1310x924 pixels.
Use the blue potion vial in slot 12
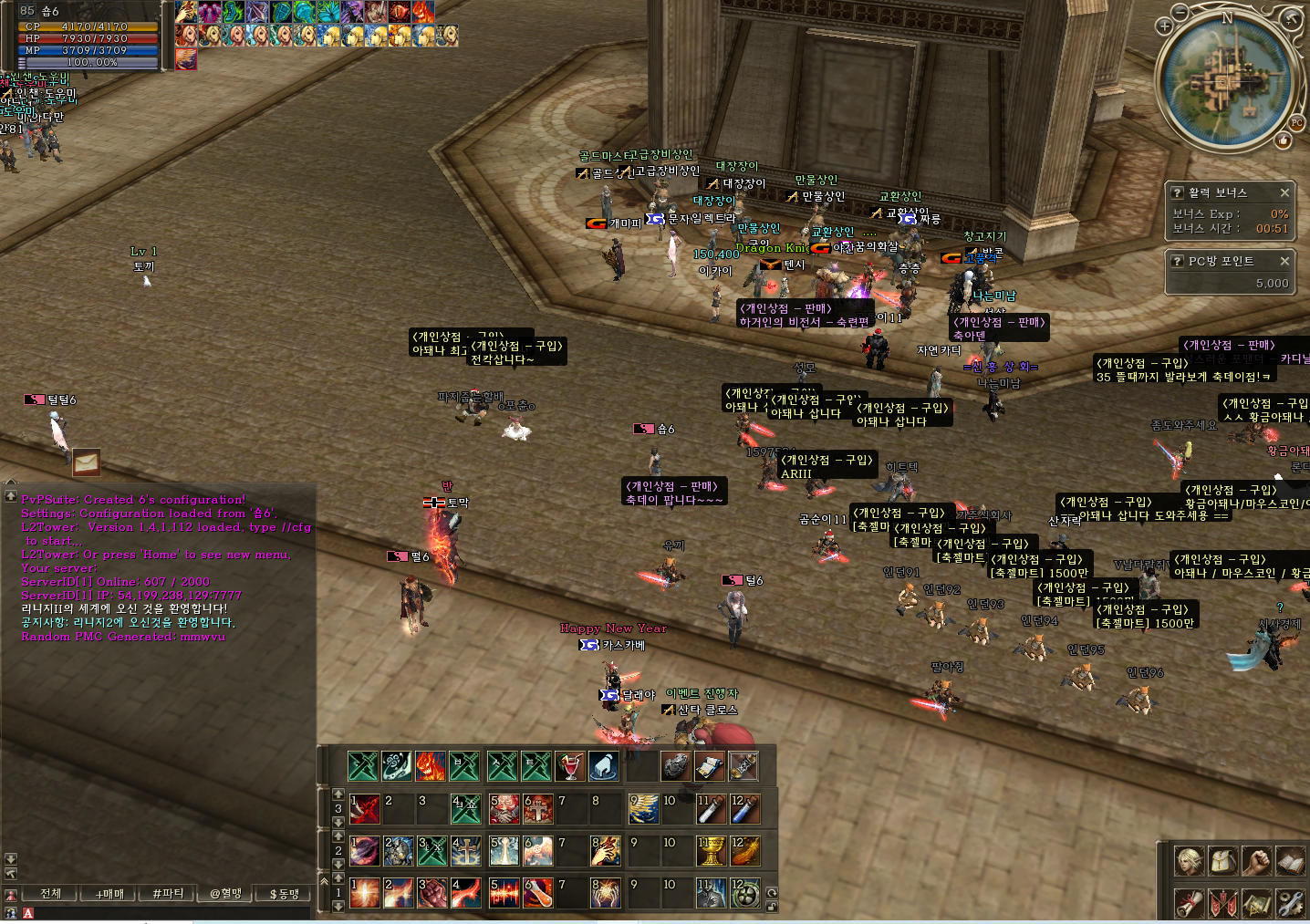(745, 809)
